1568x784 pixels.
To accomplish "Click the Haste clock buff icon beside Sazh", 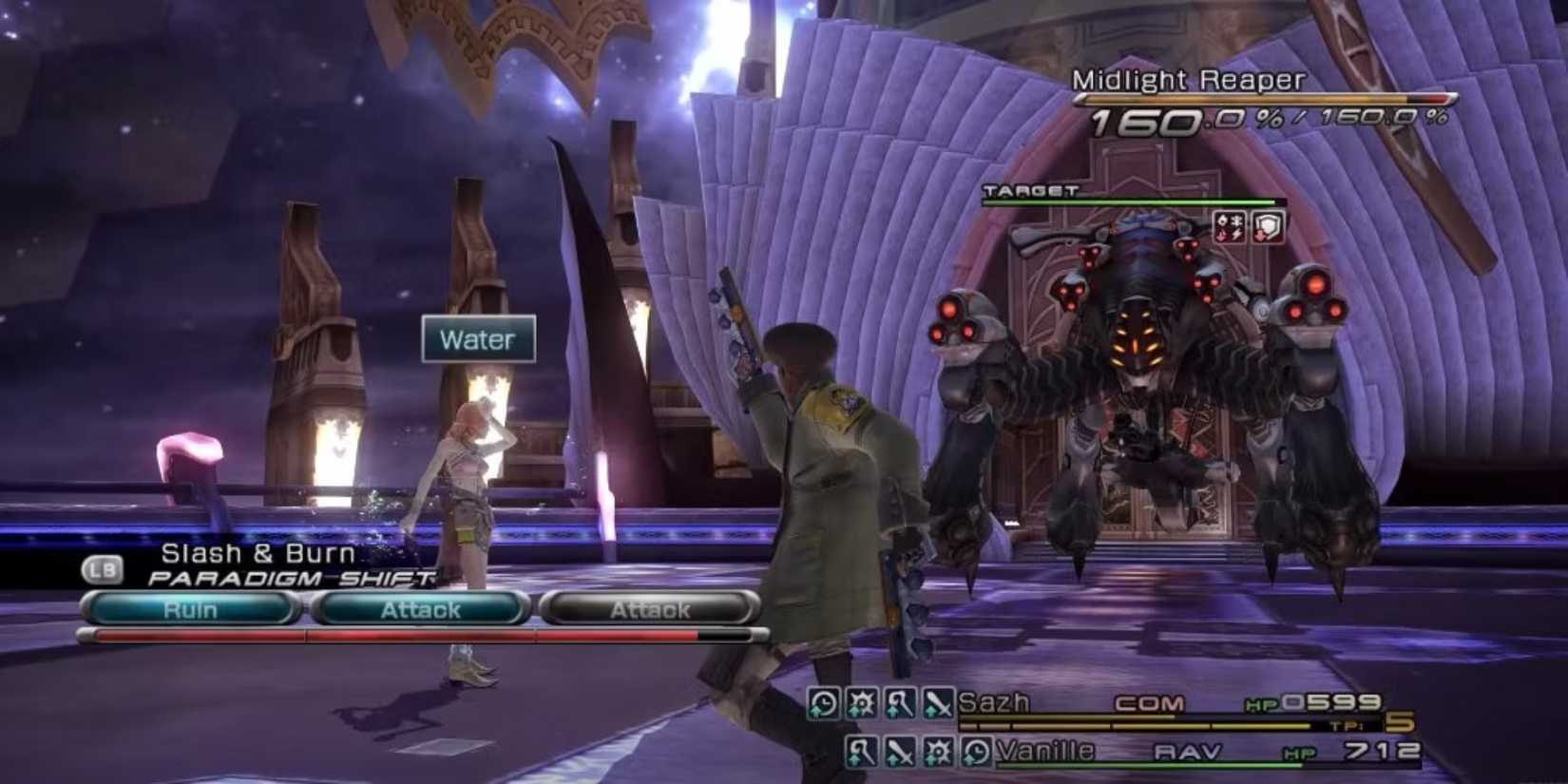I will pos(823,702).
